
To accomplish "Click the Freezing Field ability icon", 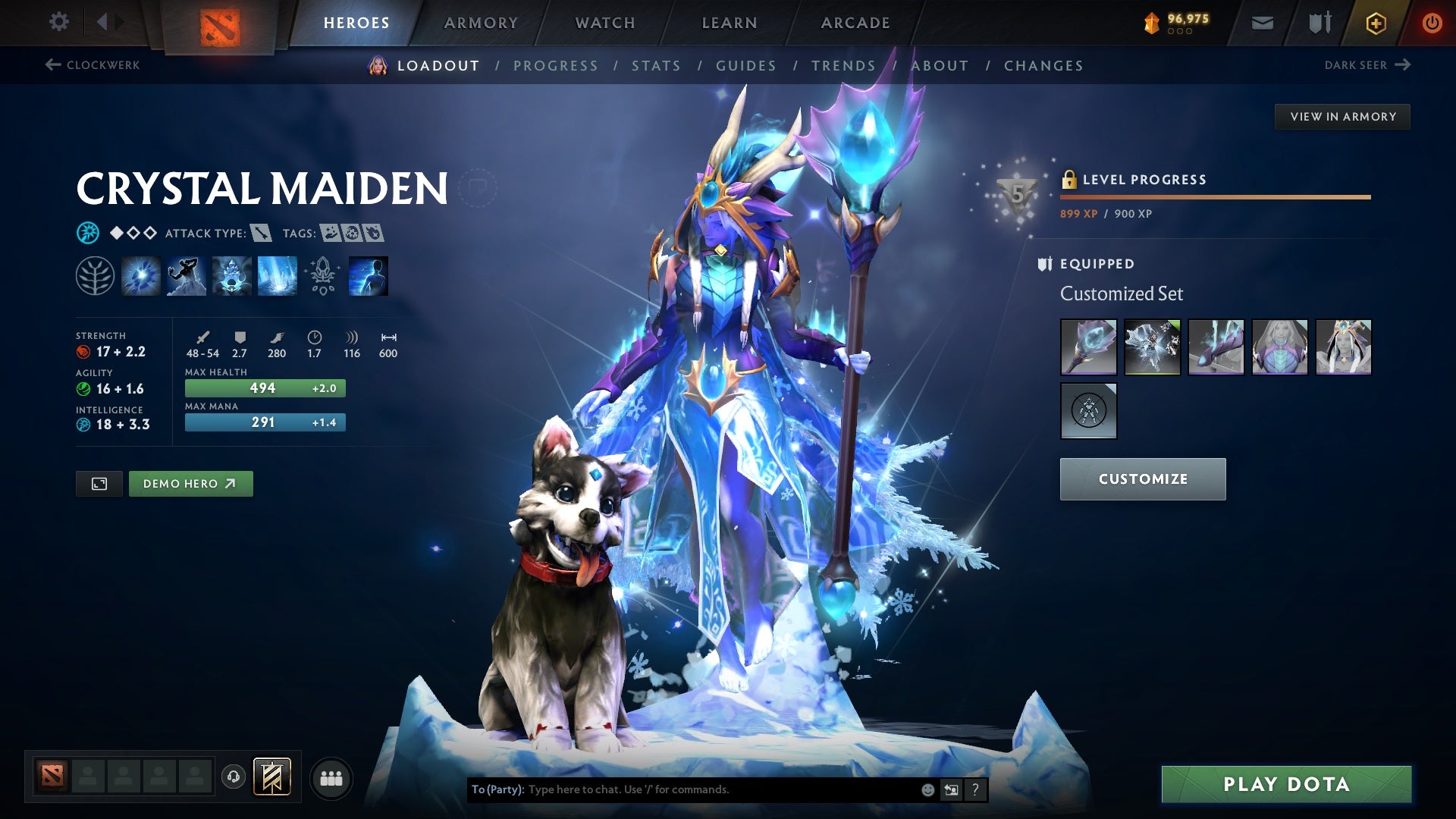I will [x=277, y=275].
